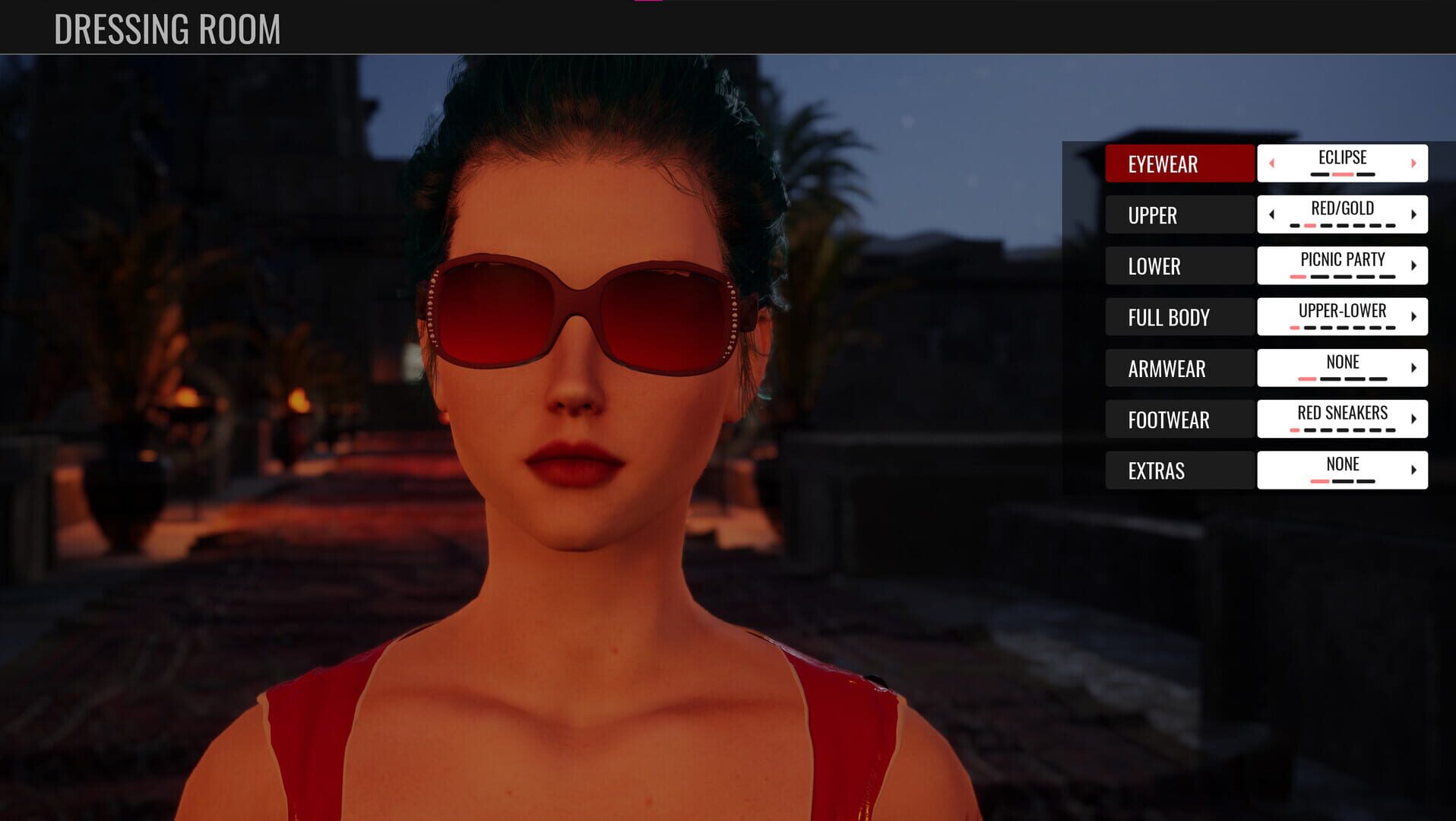Select the Eyewear category
Viewport: 1456px width, 821px height.
(x=1179, y=163)
